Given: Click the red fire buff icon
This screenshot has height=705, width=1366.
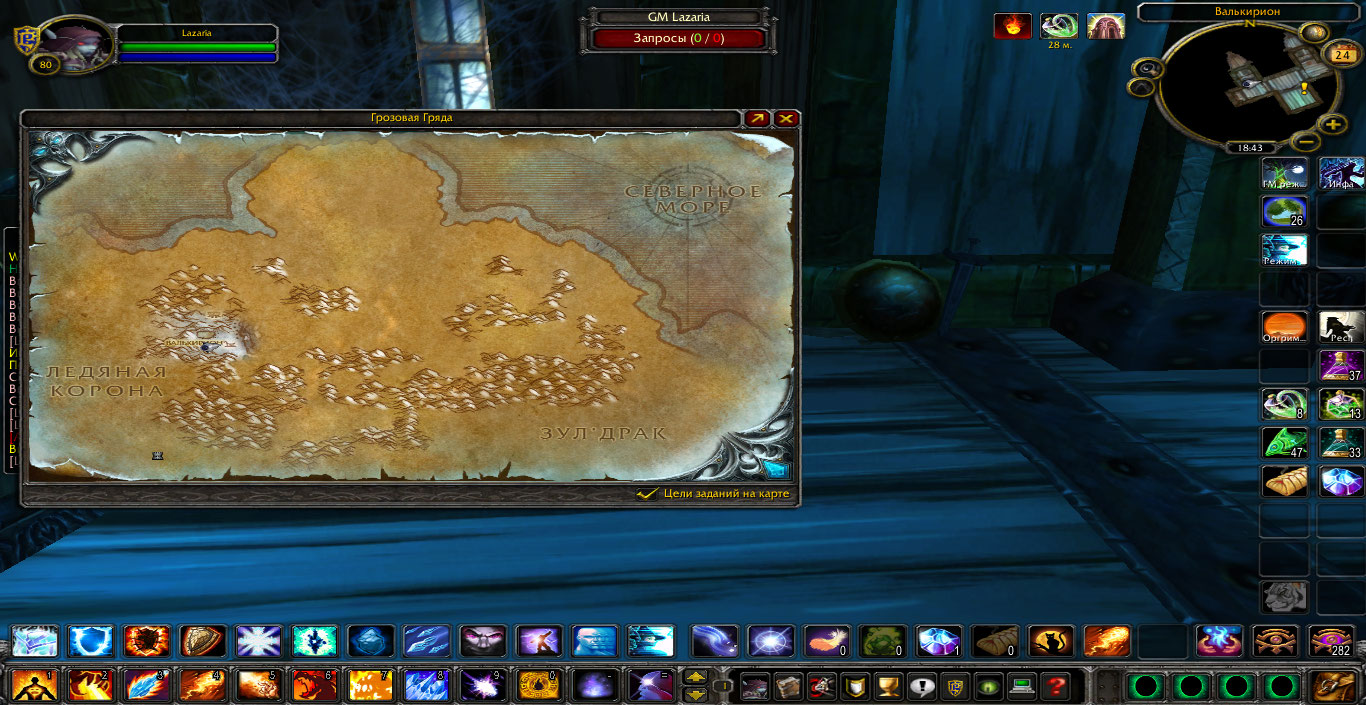Looking at the screenshot, I should pos(1012,26).
